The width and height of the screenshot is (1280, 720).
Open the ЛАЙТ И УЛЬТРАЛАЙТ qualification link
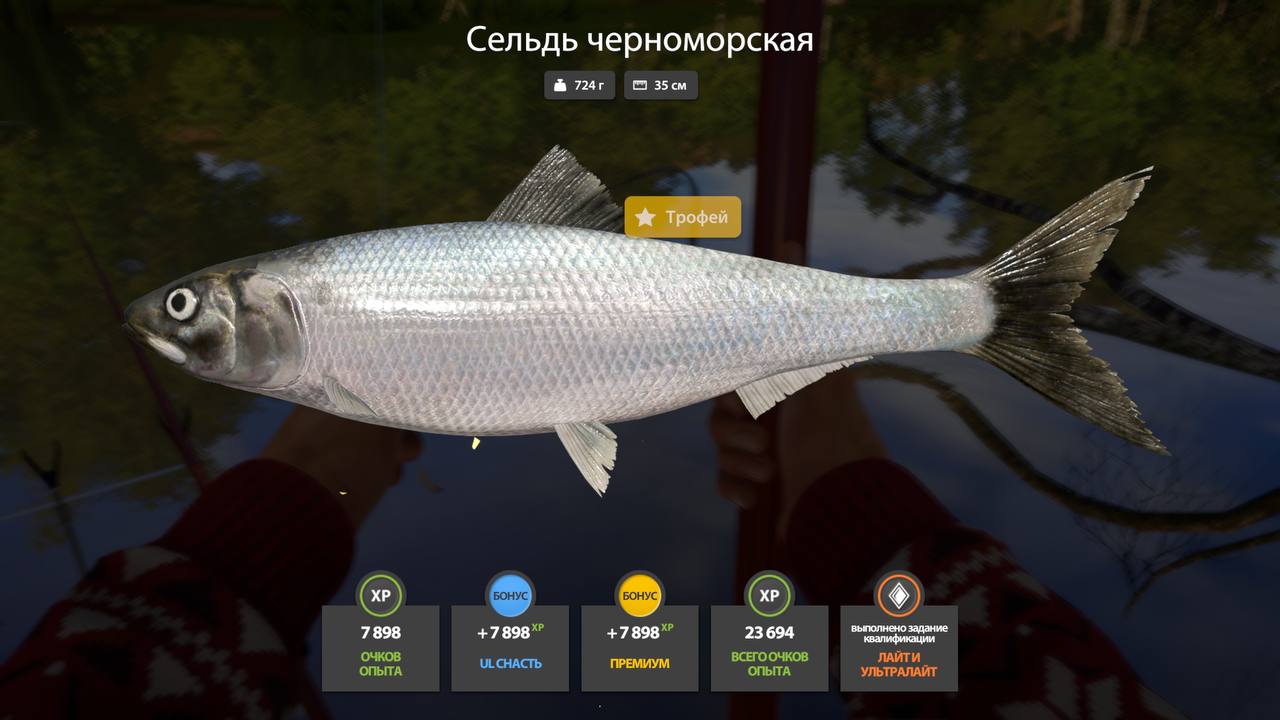click(x=899, y=662)
